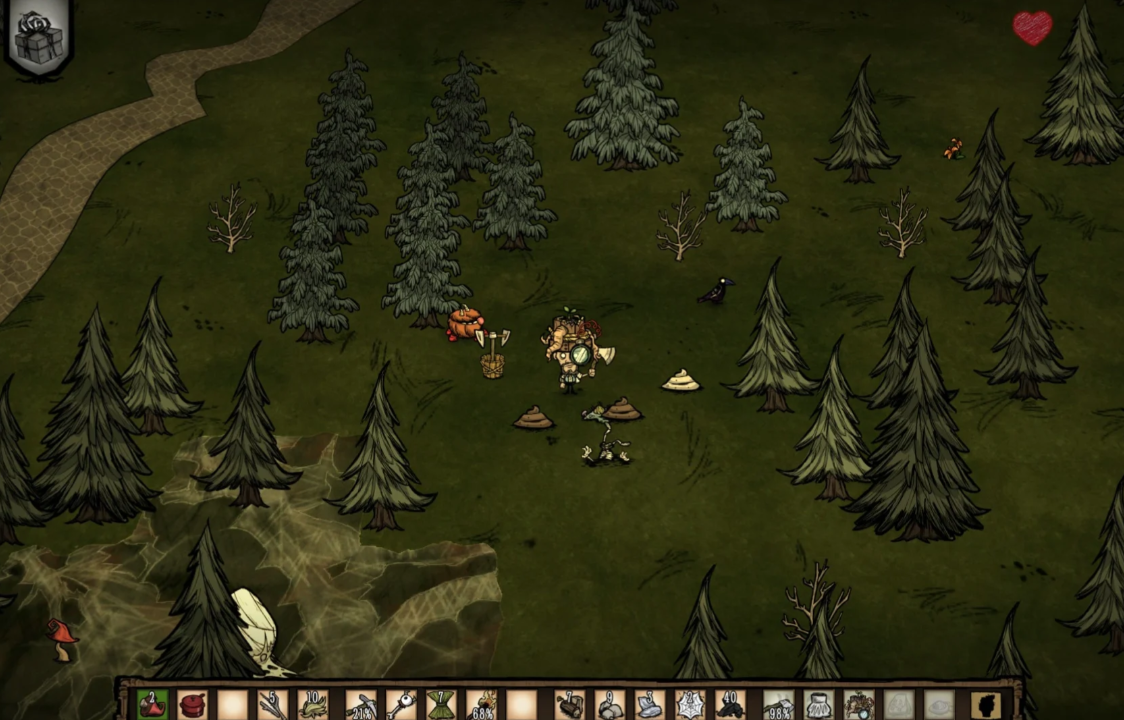Select the equipped white skirt armor slot
This screenshot has height=720, width=1124.
pyautogui.click(x=819, y=705)
